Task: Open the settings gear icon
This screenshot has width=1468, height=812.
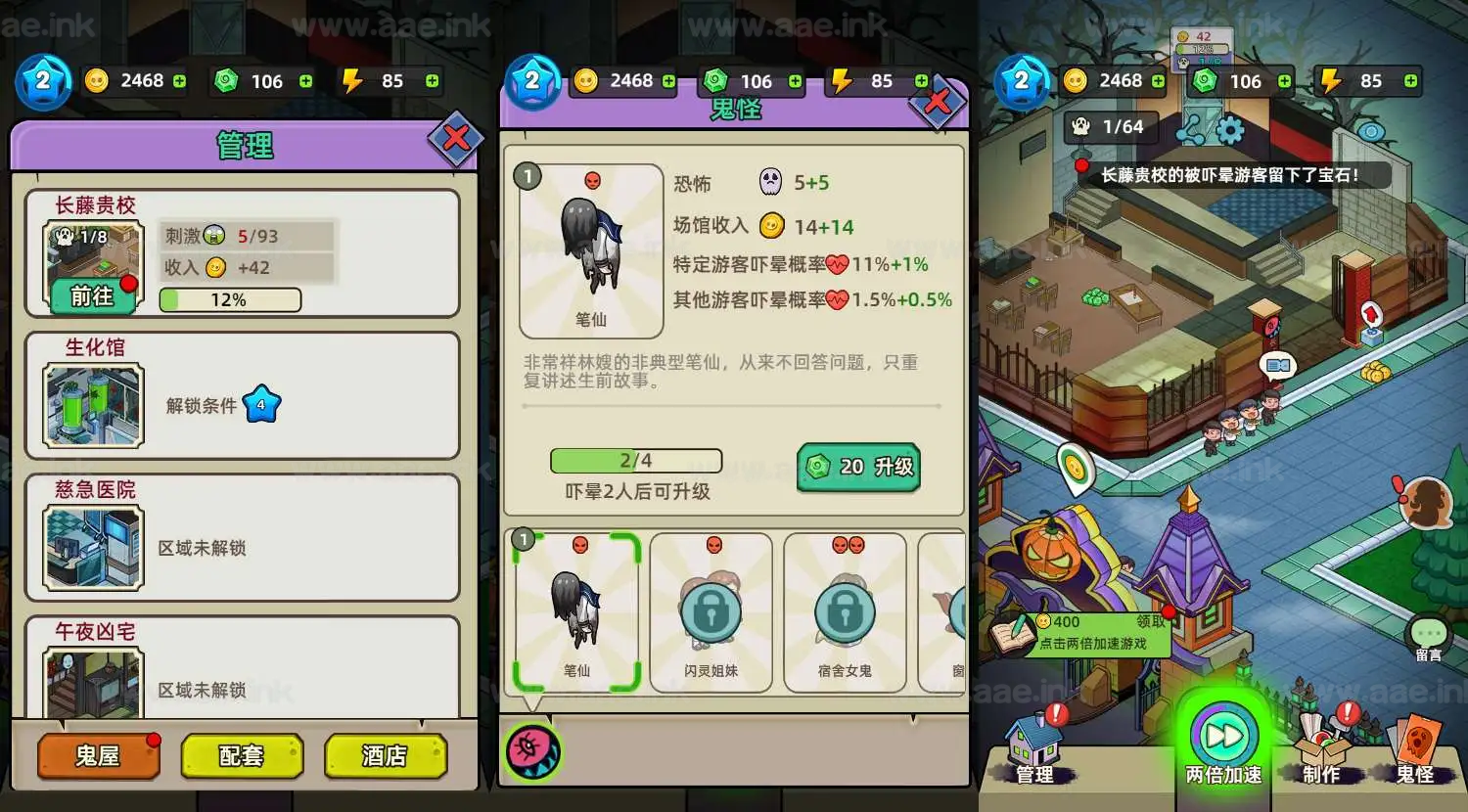Action: [1231, 127]
